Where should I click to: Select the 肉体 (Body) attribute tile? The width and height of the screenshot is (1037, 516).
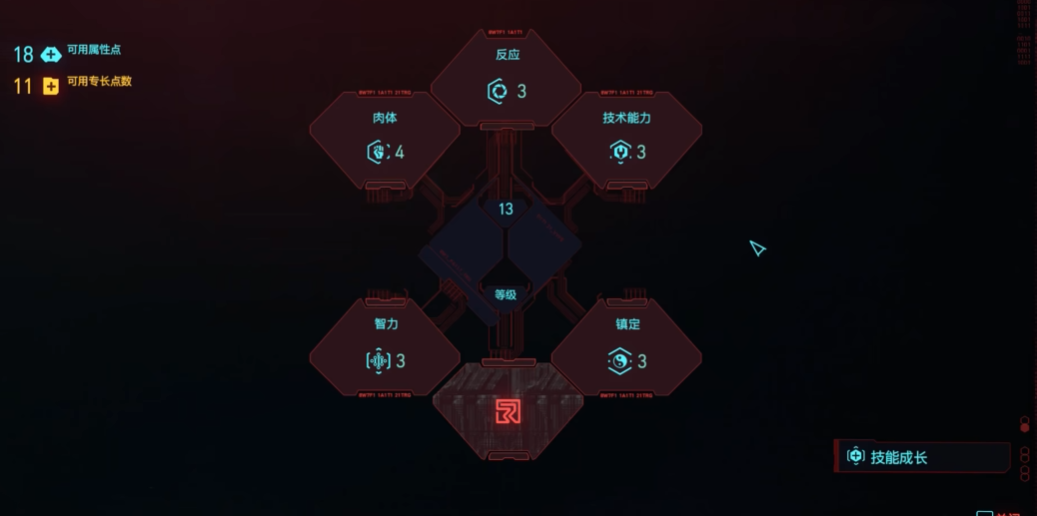[x=385, y=140]
